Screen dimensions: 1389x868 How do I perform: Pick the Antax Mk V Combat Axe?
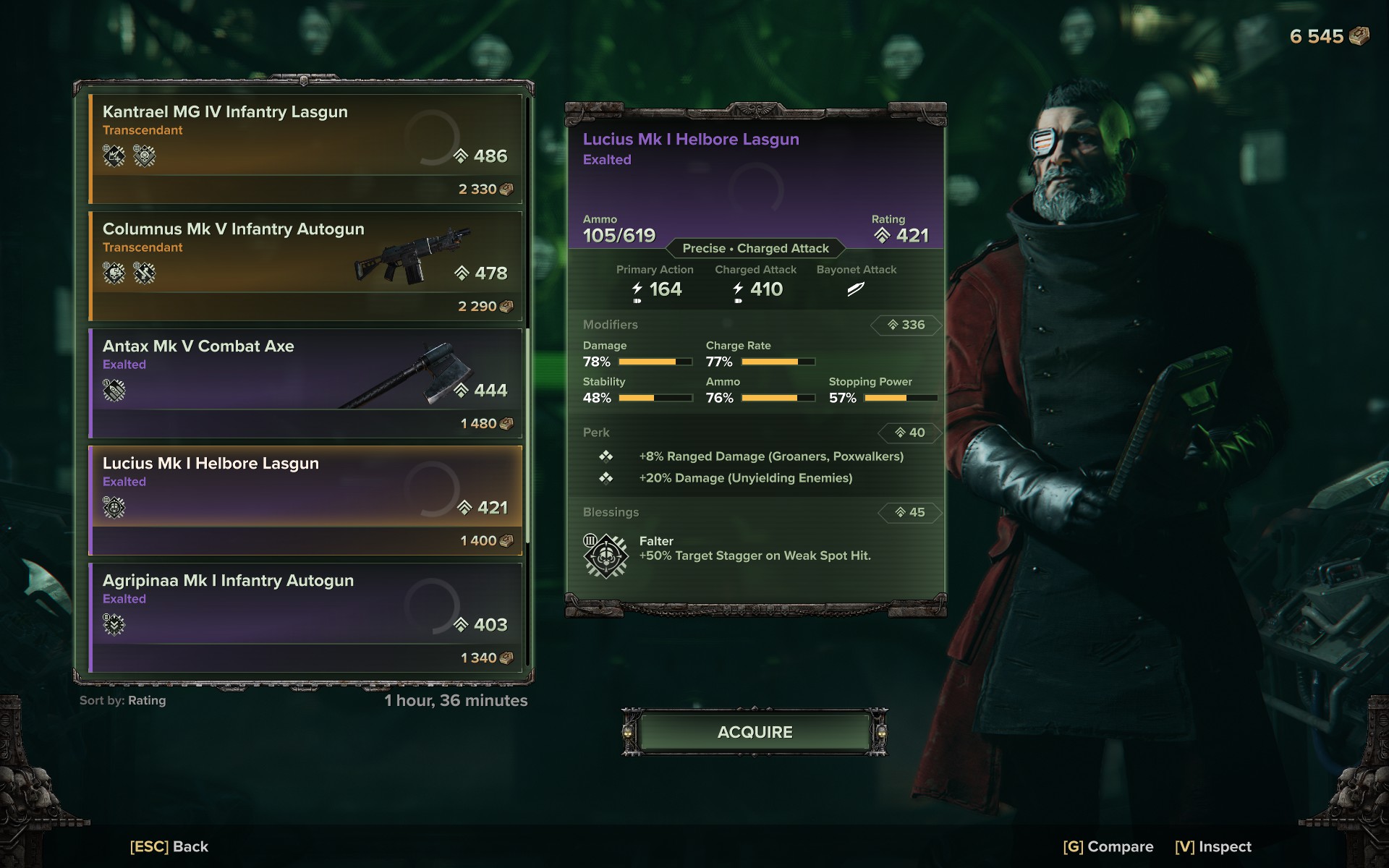click(305, 383)
